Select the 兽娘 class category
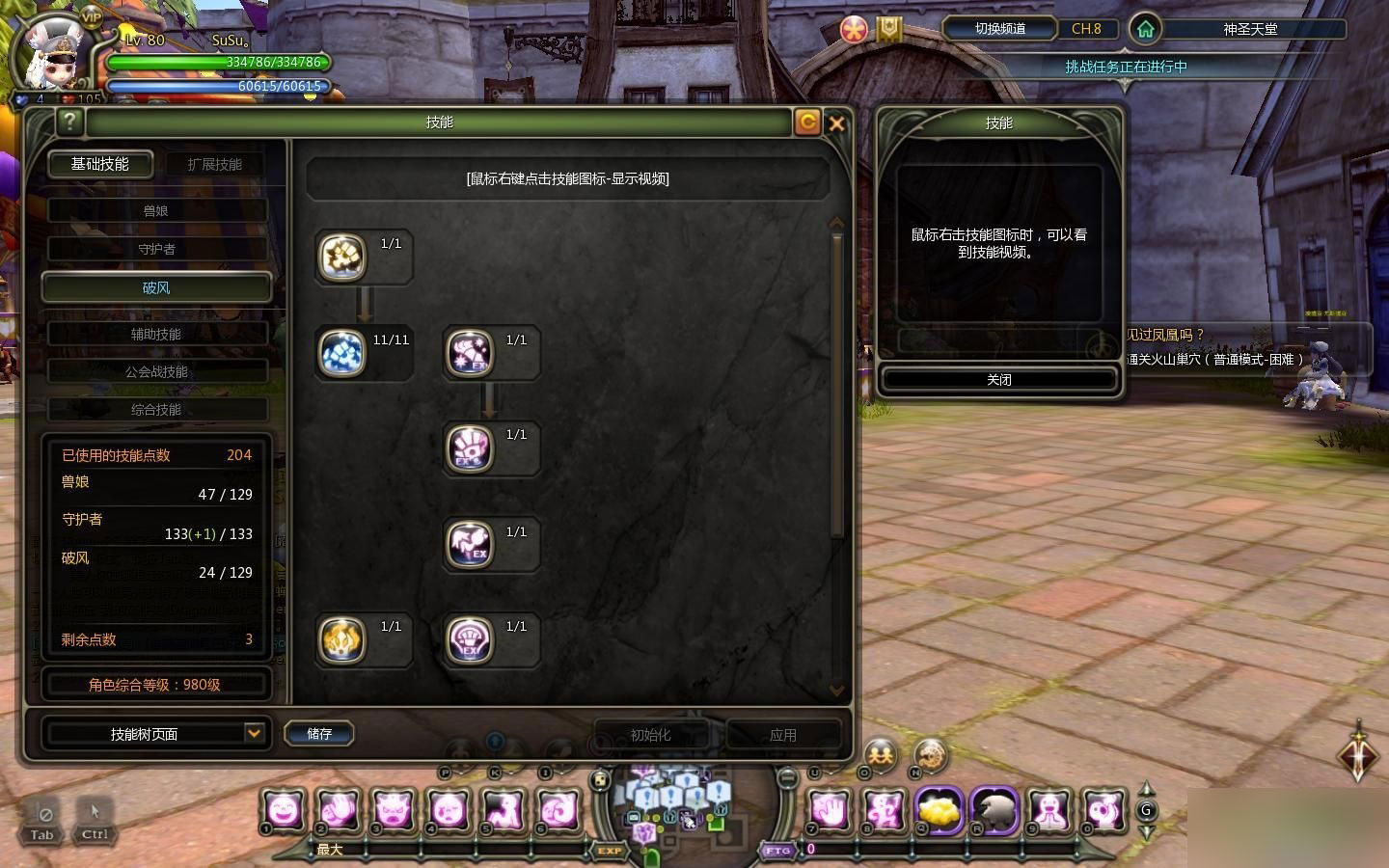Image resolution: width=1389 pixels, height=868 pixels. (x=156, y=210)
